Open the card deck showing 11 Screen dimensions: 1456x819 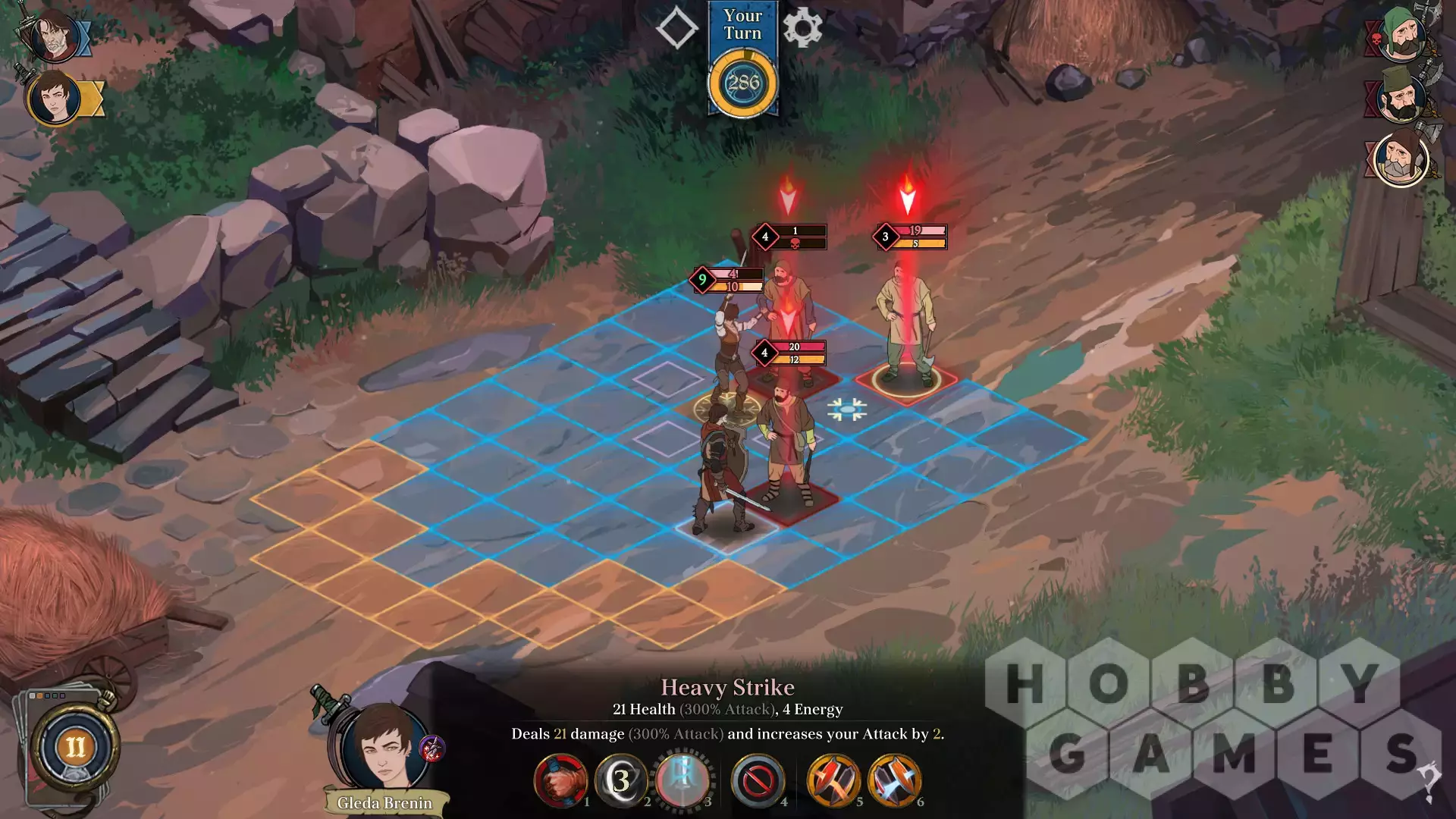(x=74, y=748)
